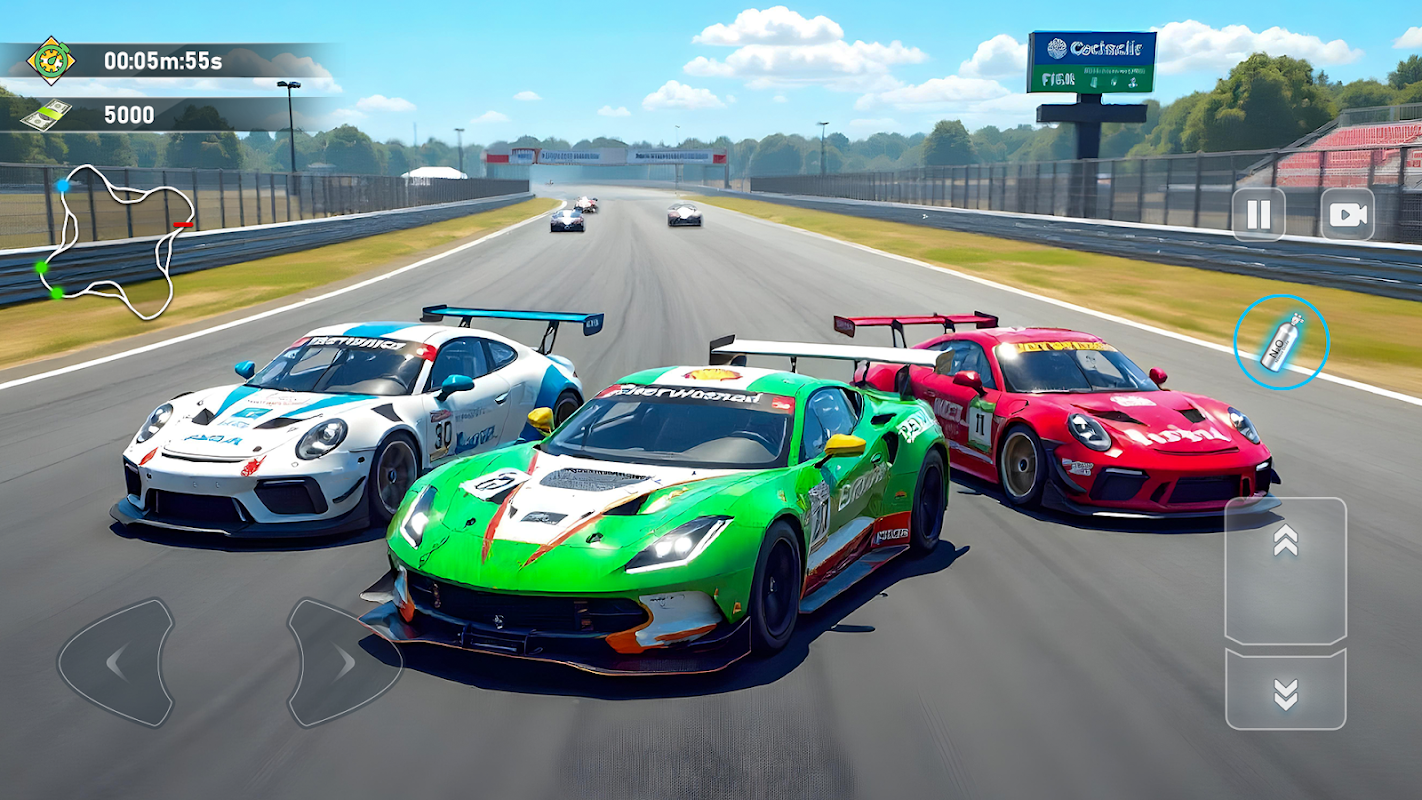The height and width of the screenshot is (800, 1422).
Task: Tap the accelerate up-arrow pedal
Action: [x=1285, y=570]
